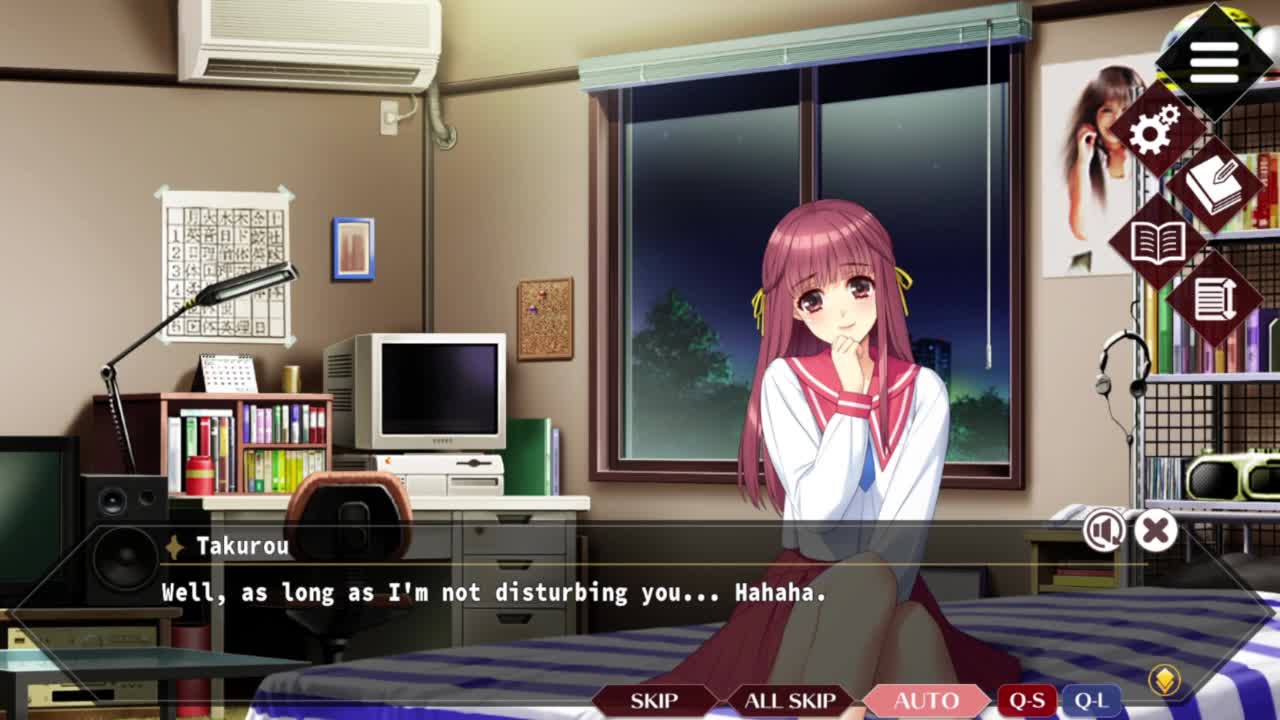
Task: Open the open-book icon
Action: 1157,242
